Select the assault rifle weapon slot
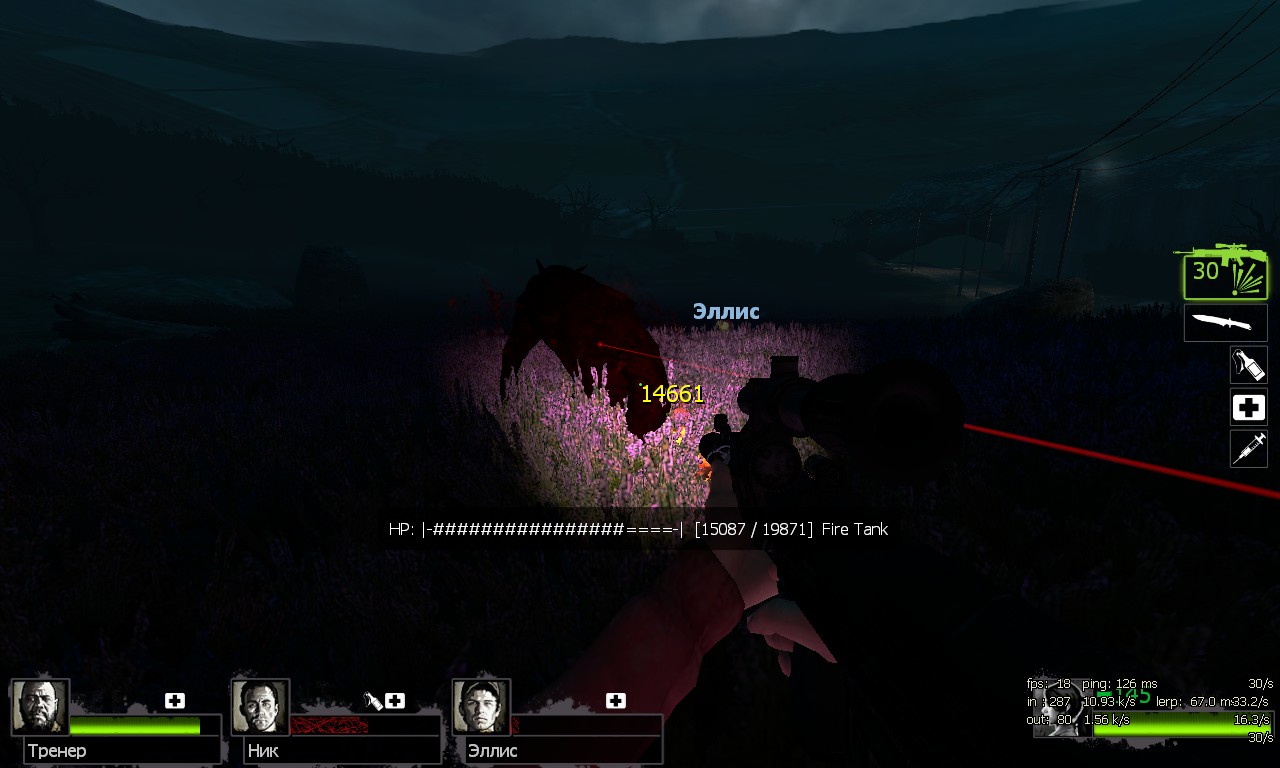 pos(1225,272)
